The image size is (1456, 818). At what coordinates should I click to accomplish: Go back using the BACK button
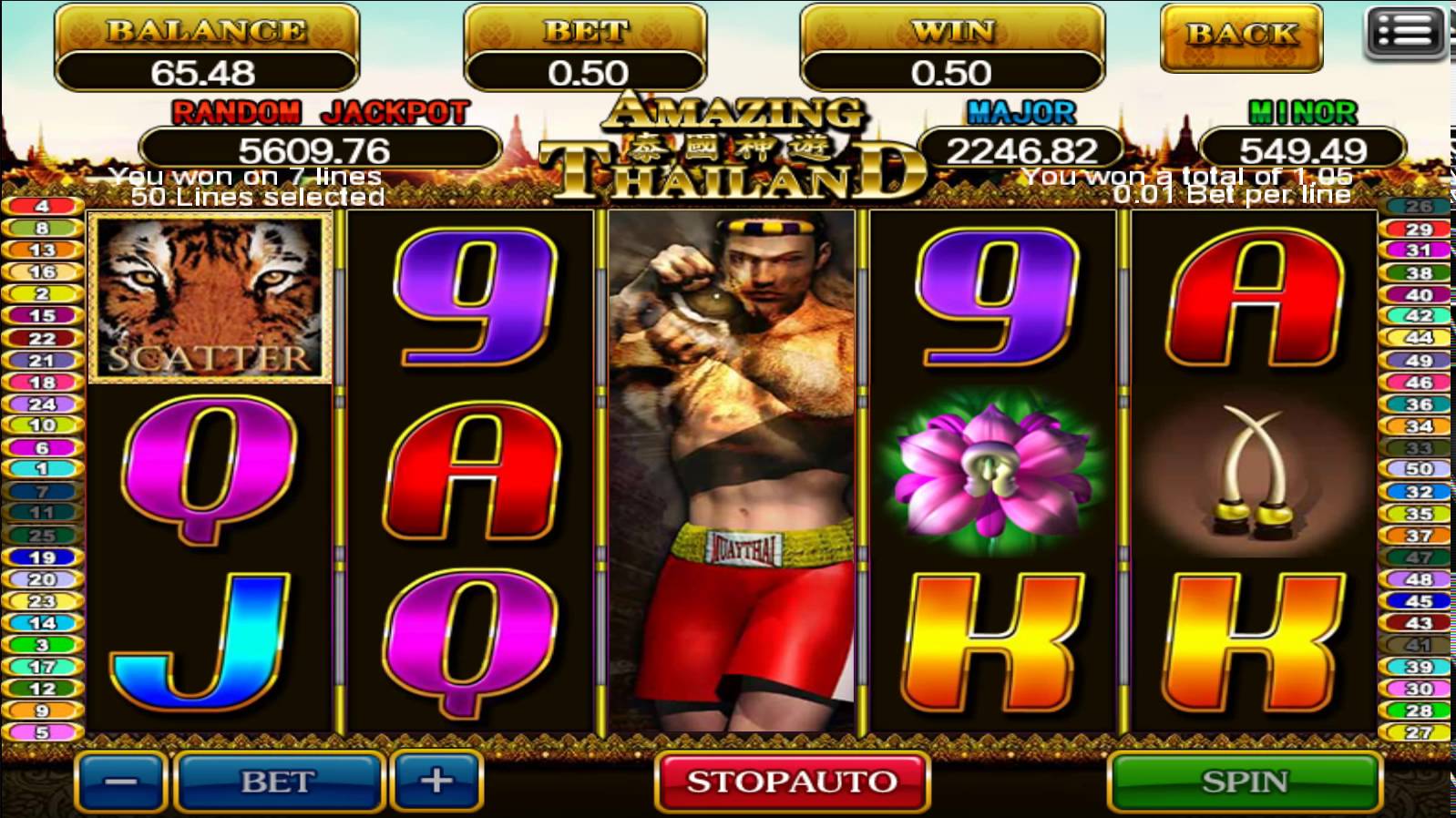pyautogui.click(x=1241, y=36)
